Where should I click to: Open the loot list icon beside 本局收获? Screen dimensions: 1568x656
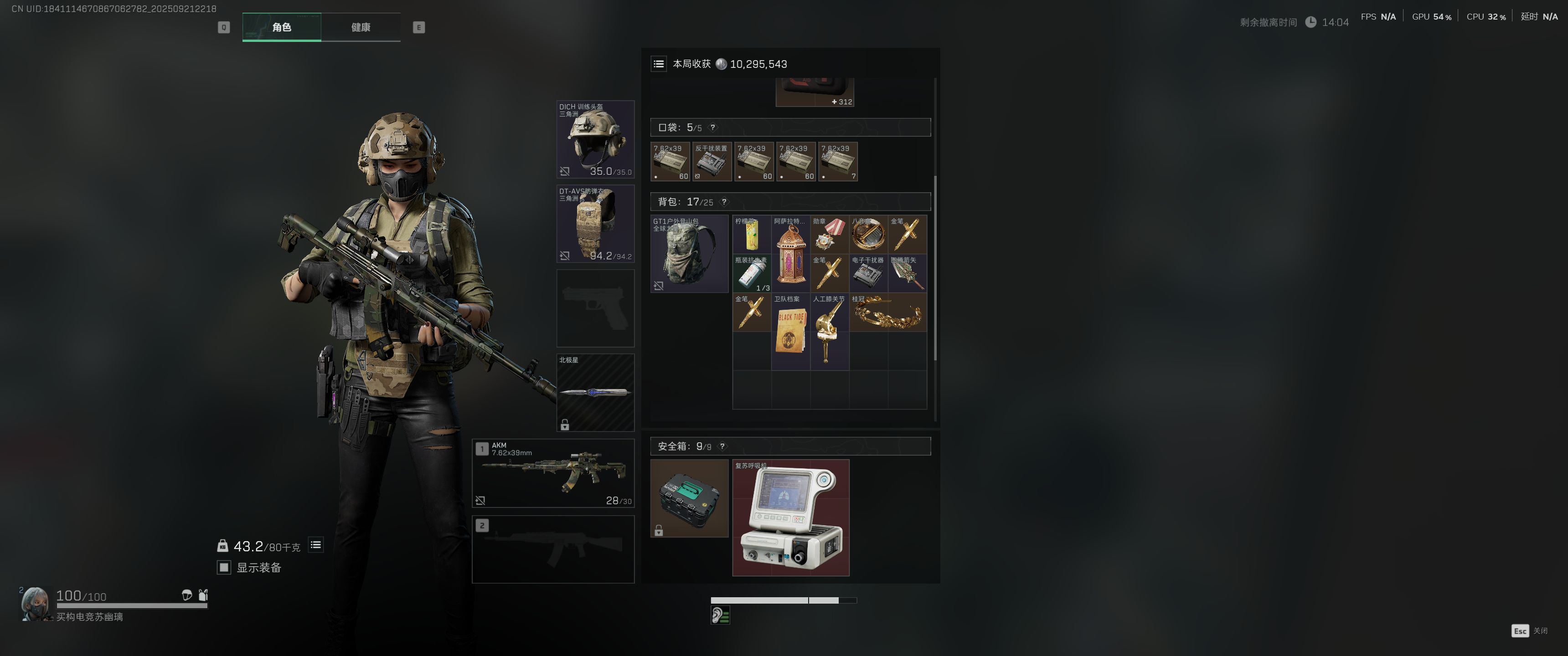[x=659, y=64]
